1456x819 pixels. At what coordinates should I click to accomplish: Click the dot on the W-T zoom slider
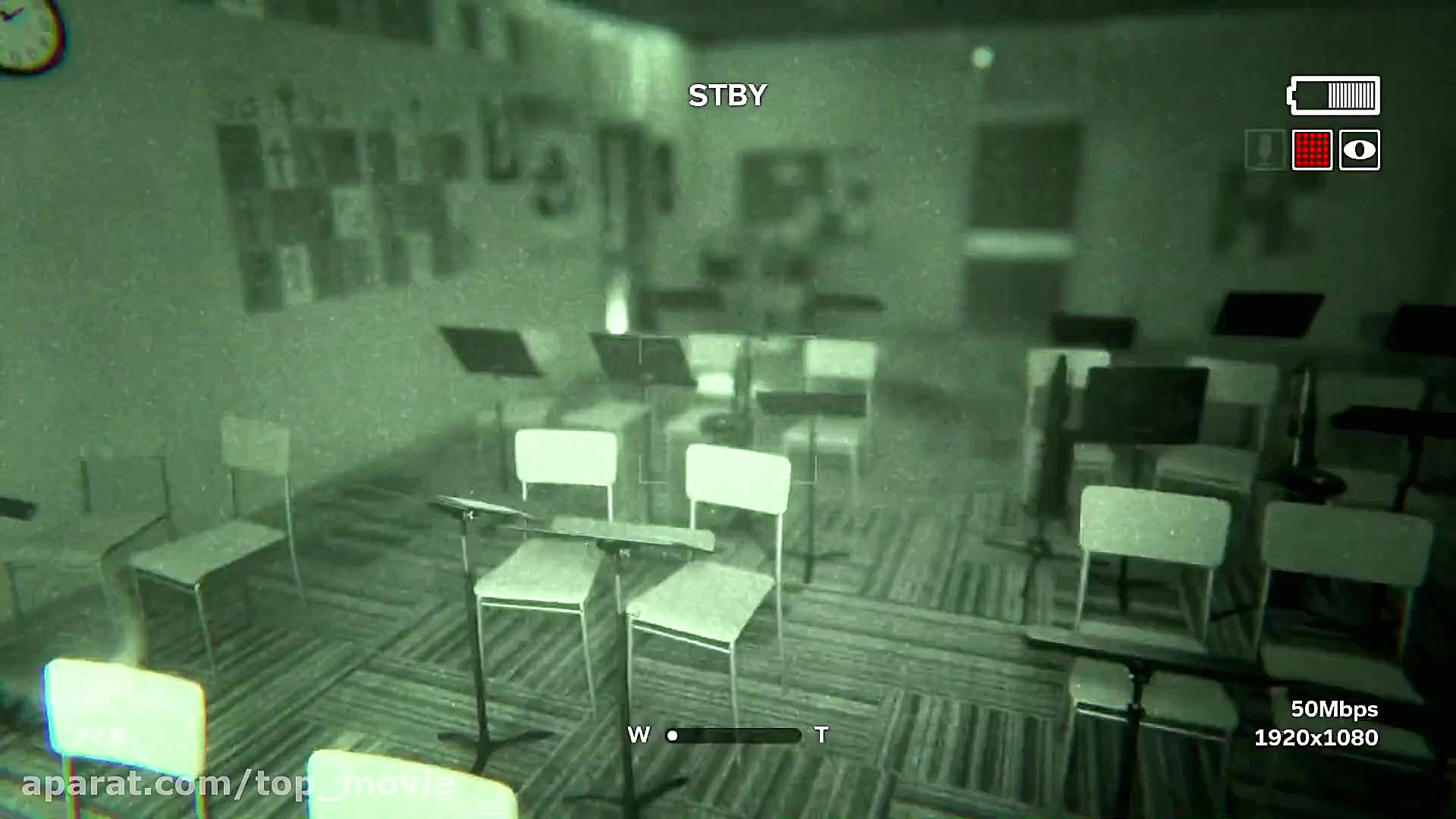(x=671, y=734)
